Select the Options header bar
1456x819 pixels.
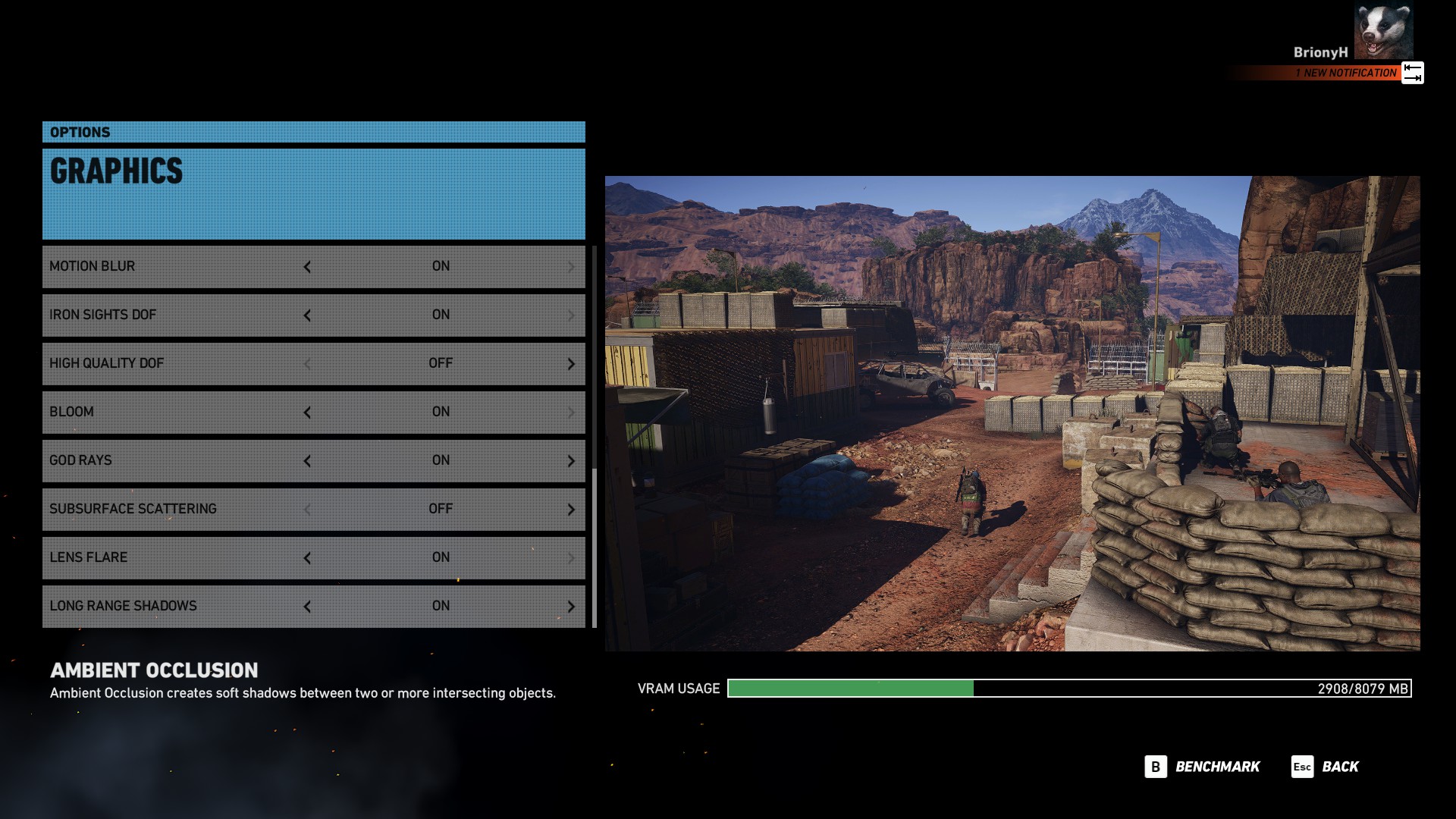point(313,132)
